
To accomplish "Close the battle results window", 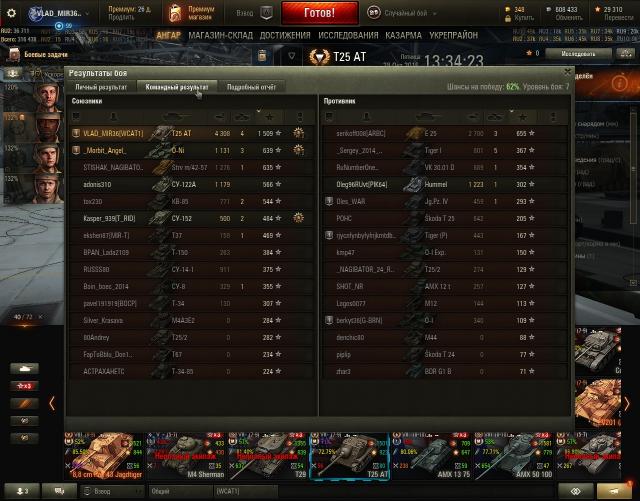I will (x=568, y=72).
